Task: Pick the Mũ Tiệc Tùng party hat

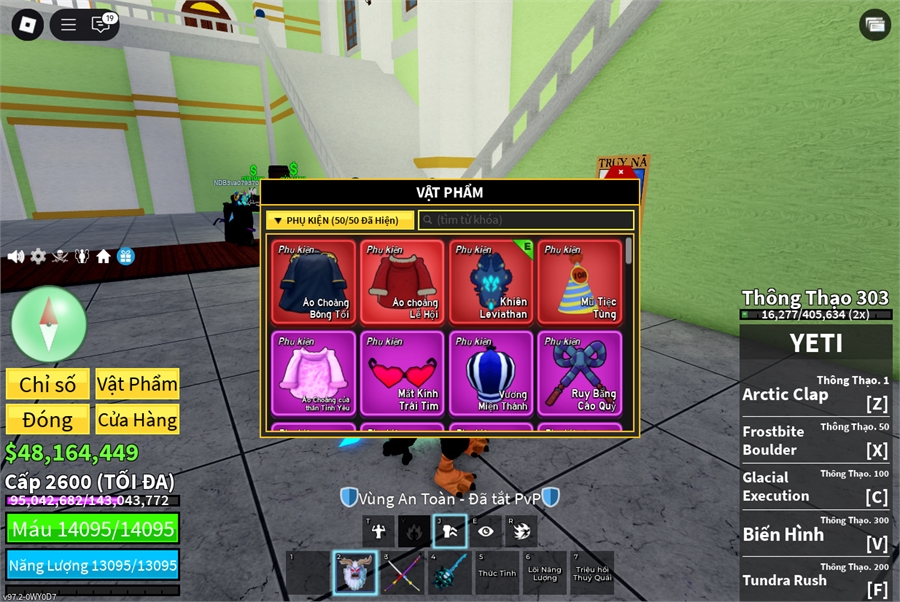Action: pos(580,281)
